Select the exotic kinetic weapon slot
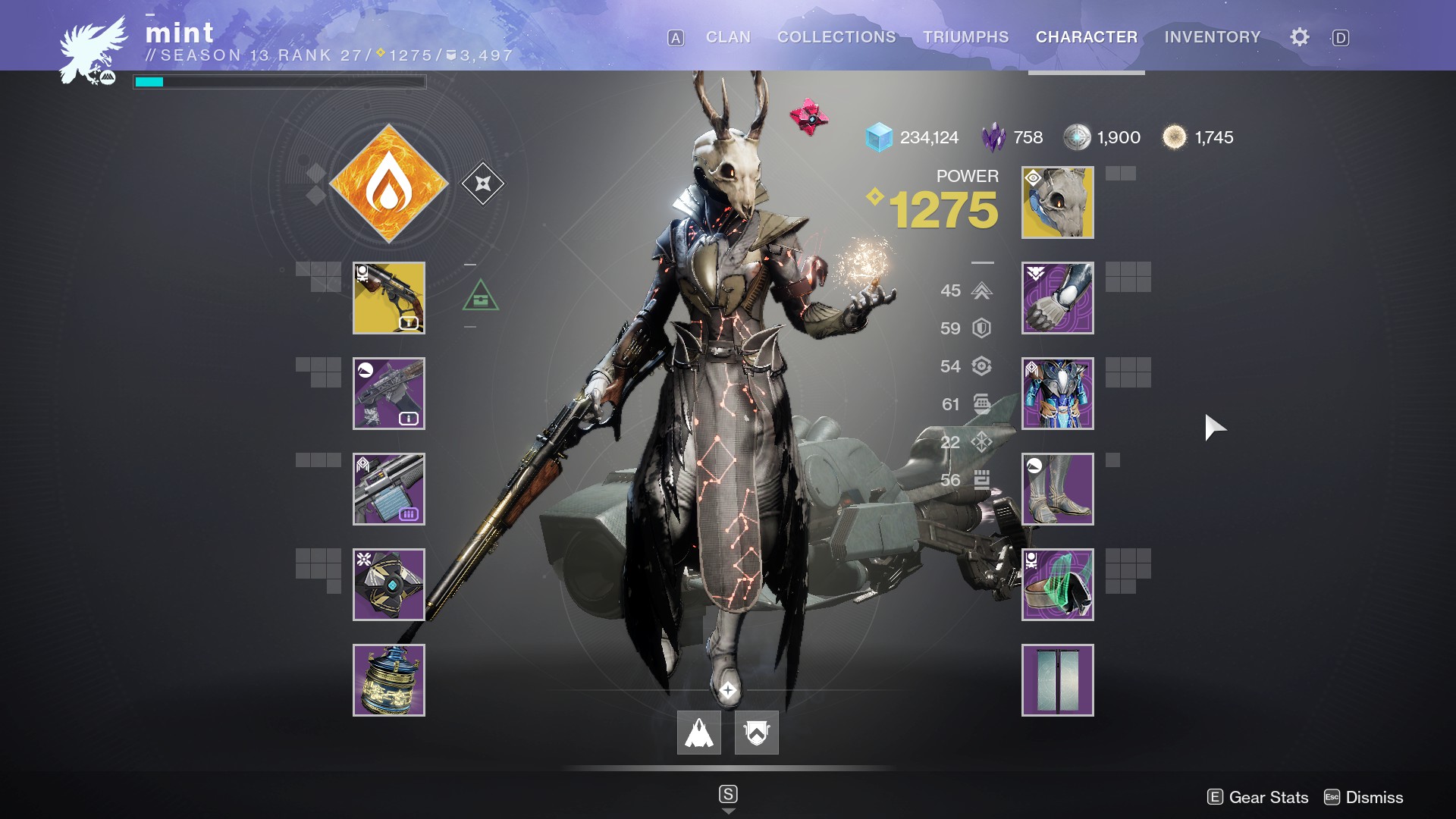The image size is (1456, 819). pos(389,298)
